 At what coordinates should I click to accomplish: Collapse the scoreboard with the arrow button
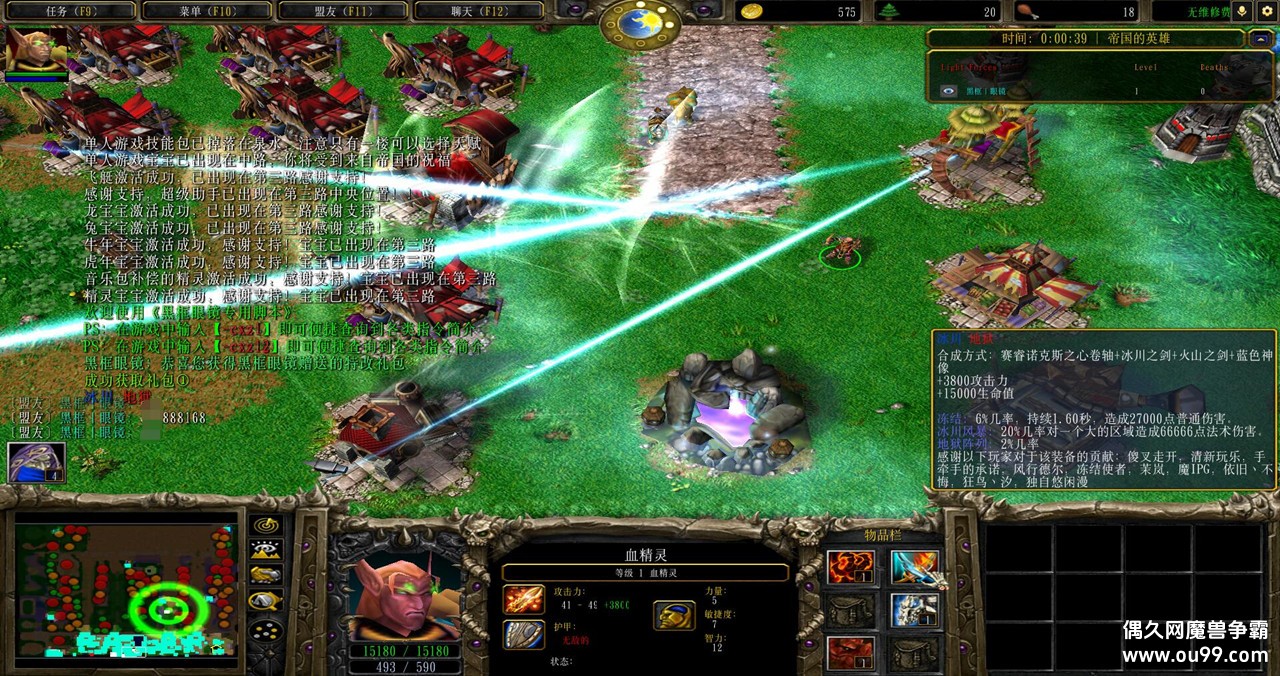pos(1259,39)
